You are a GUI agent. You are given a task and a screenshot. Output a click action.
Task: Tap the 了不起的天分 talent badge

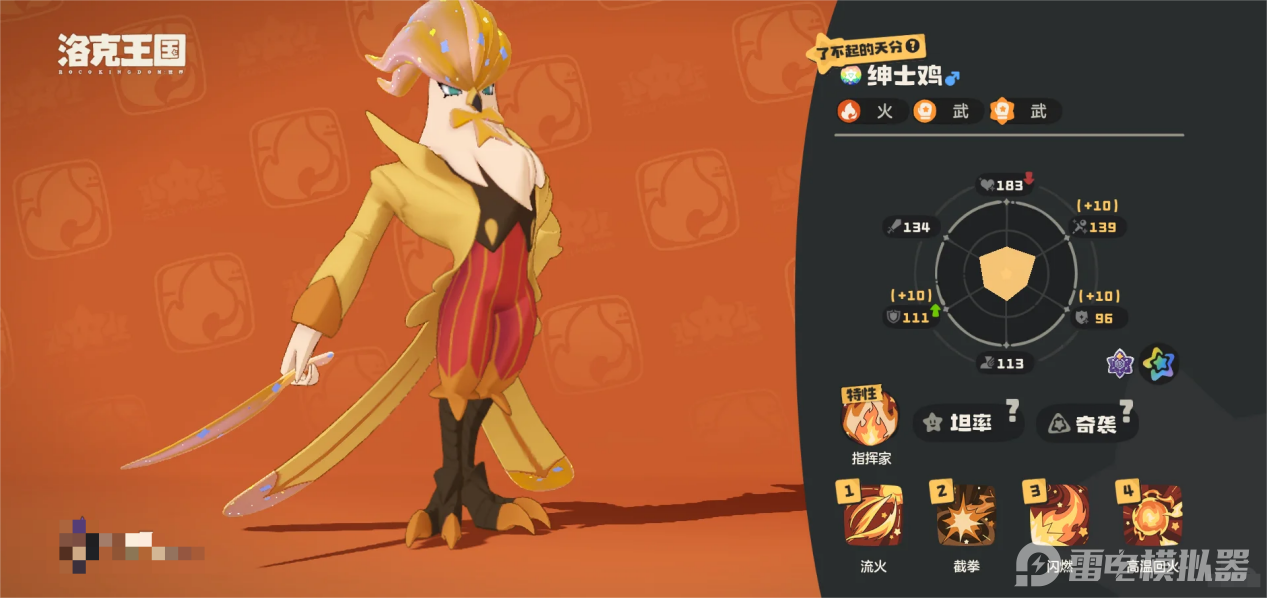(866, 46)
